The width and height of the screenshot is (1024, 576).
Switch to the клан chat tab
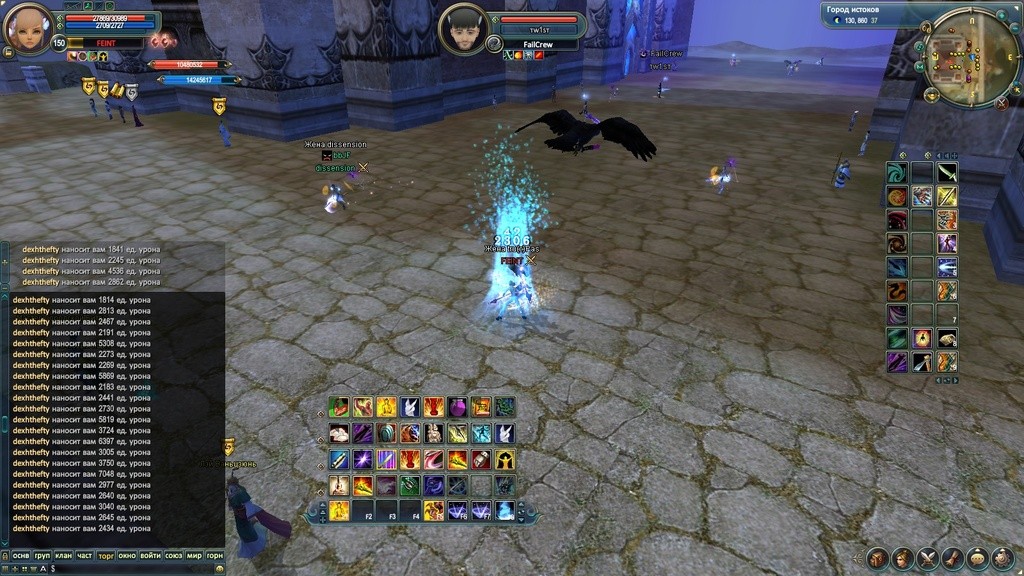pos(63,555)
